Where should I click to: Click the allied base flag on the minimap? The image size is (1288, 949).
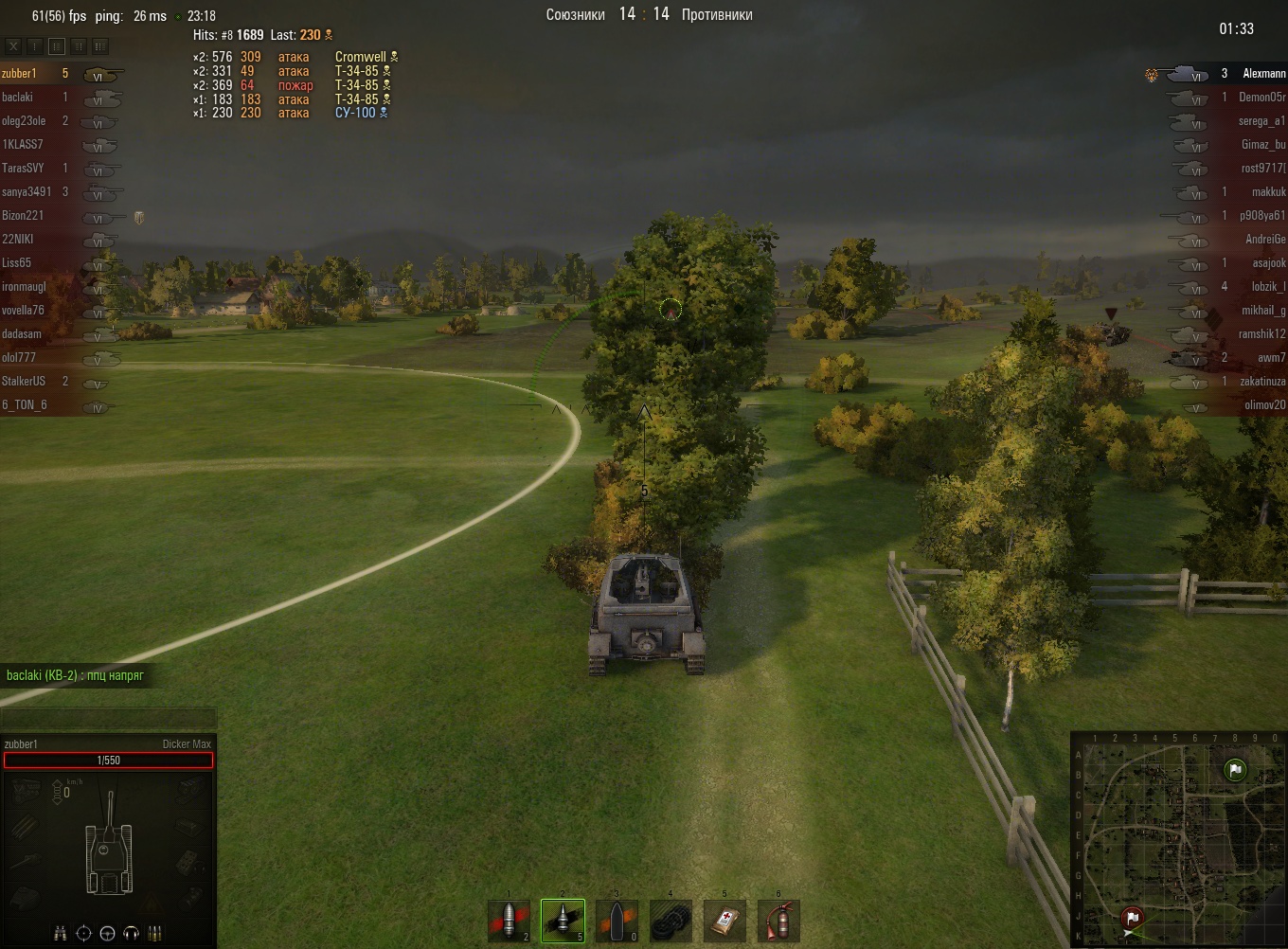(x=1234, y=770)
